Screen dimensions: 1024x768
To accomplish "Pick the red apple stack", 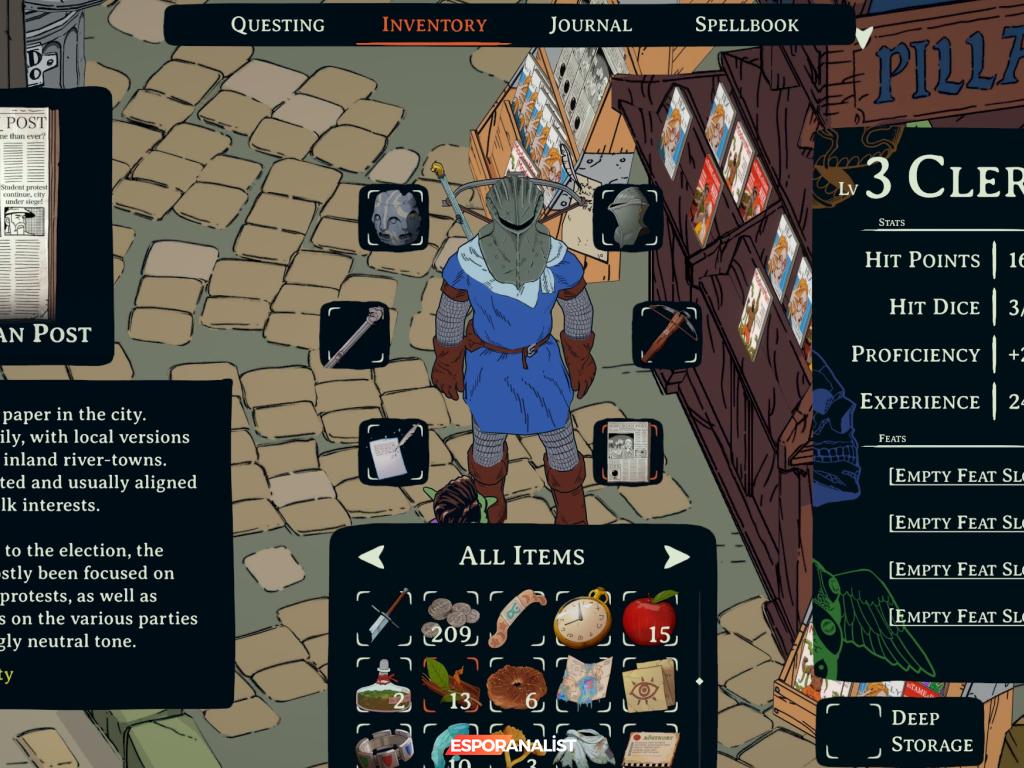I will (649, 617).
